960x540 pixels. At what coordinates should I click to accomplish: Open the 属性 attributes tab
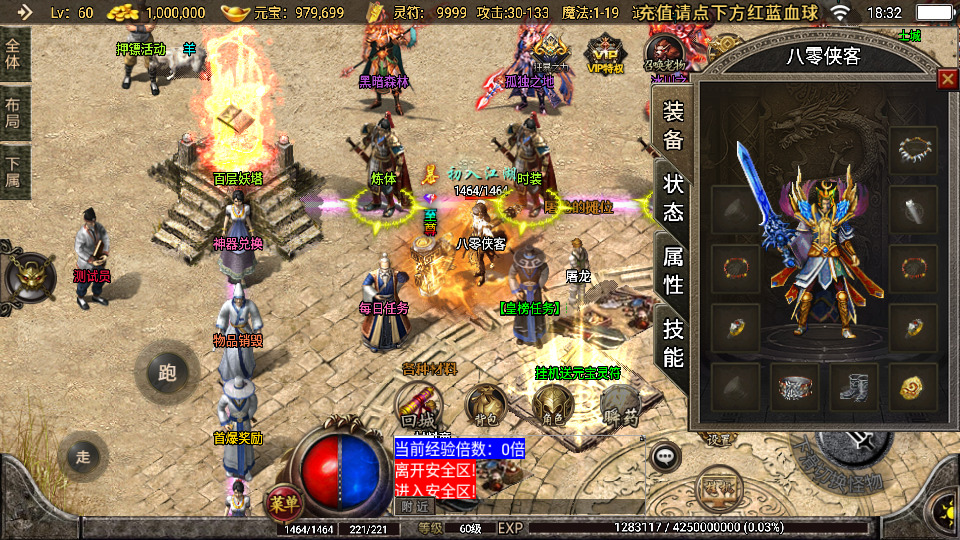coord(674,270)
